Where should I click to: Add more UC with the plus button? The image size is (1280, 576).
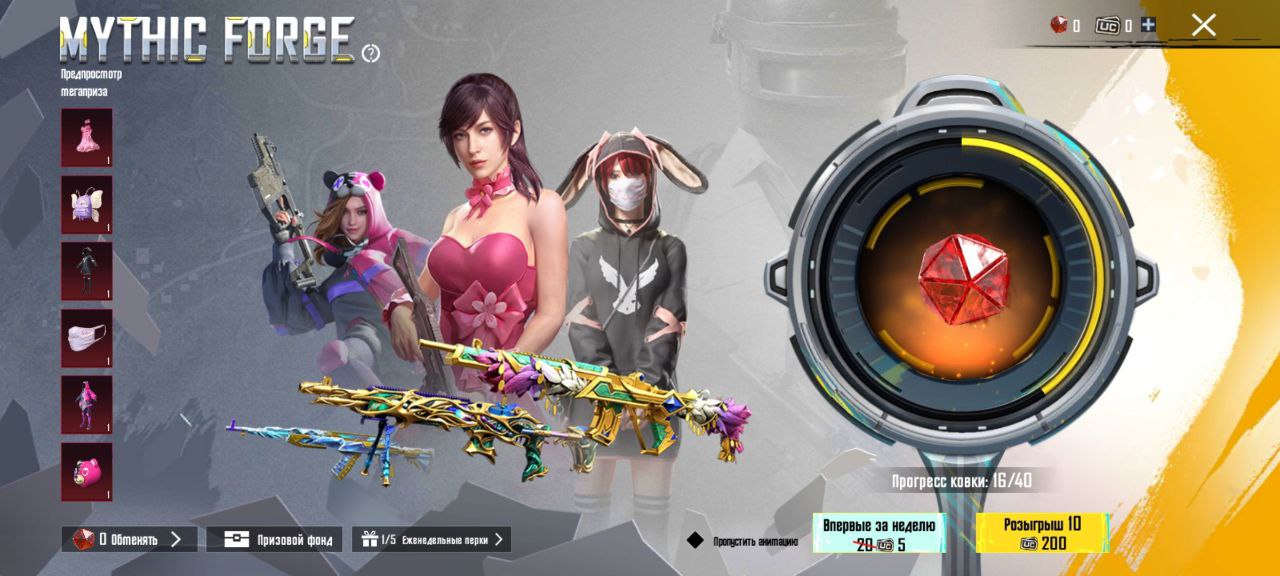(x=1147, y=25)
